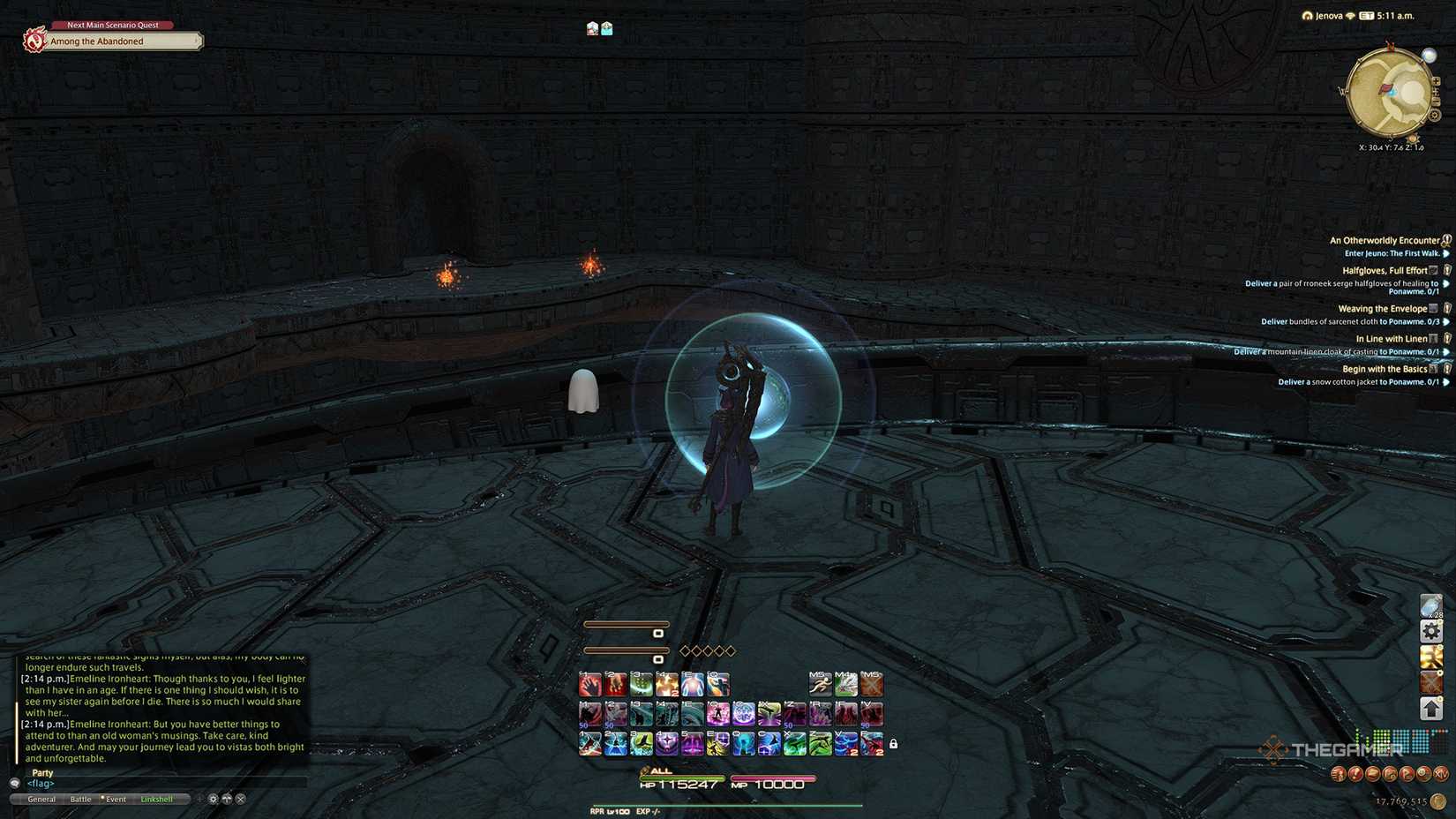Toggle completion box for Weaving the Envelope quest

1433,309
